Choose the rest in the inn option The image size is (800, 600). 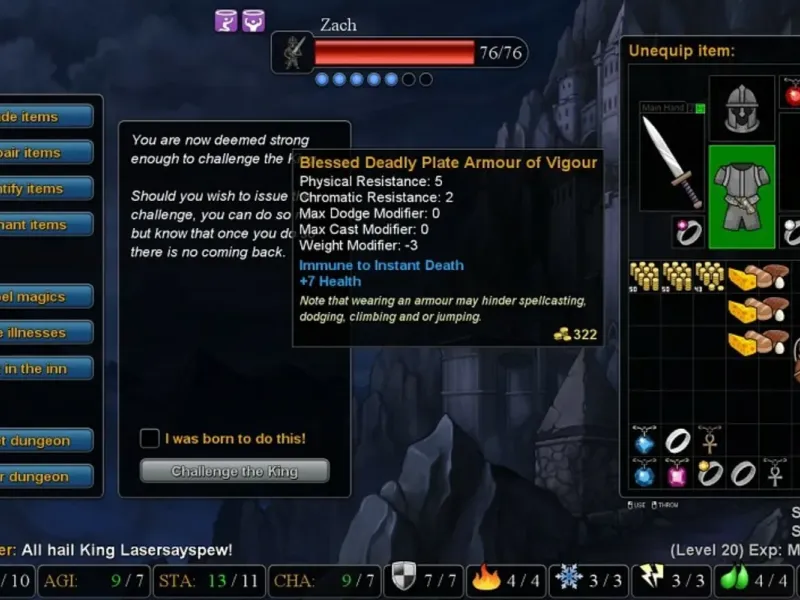(x=45, y=369)
